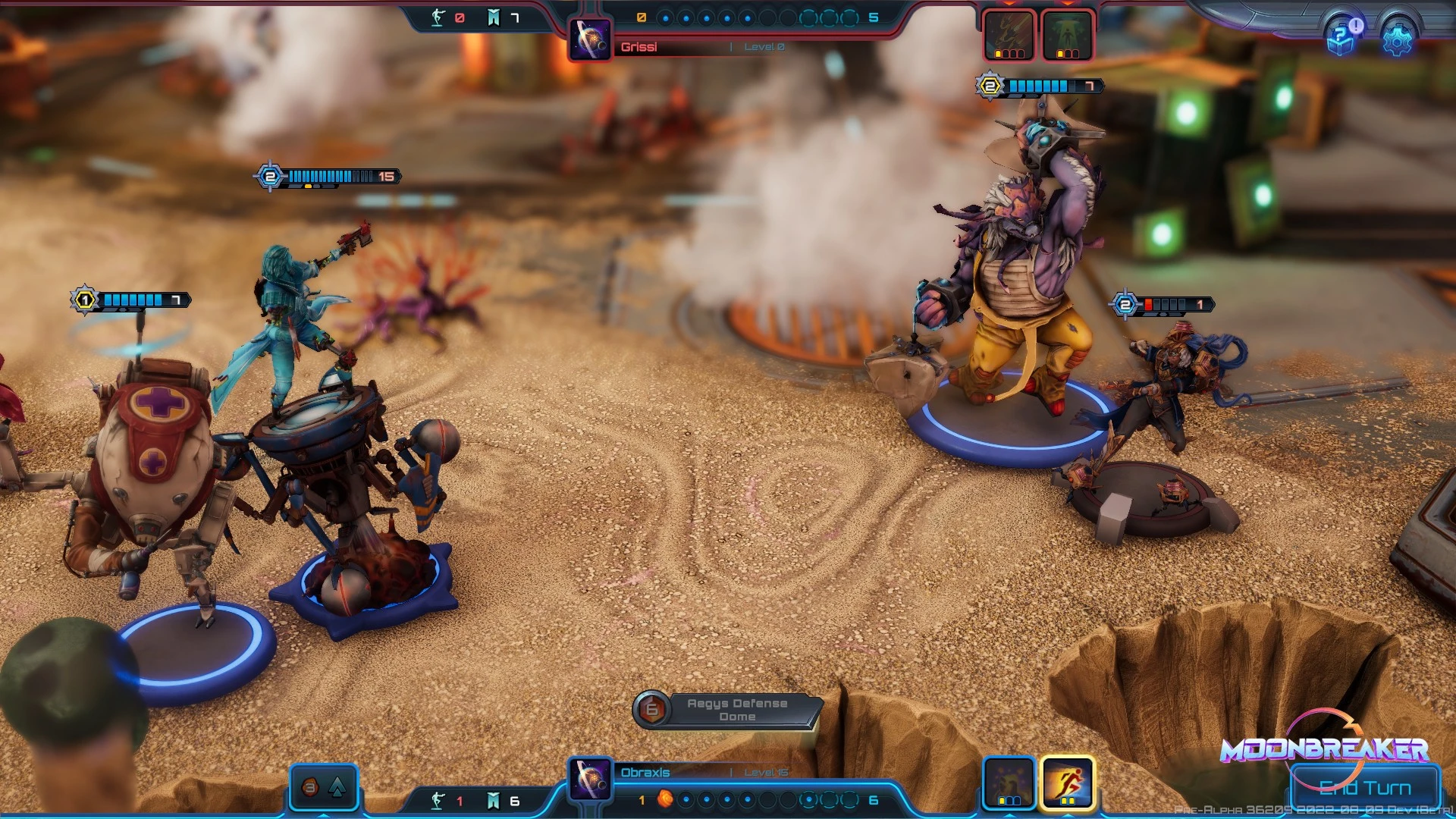Click Grissi opponent portrait
Image resolution: width=1456 pixels, height=819 pixels.
point(590,39)
